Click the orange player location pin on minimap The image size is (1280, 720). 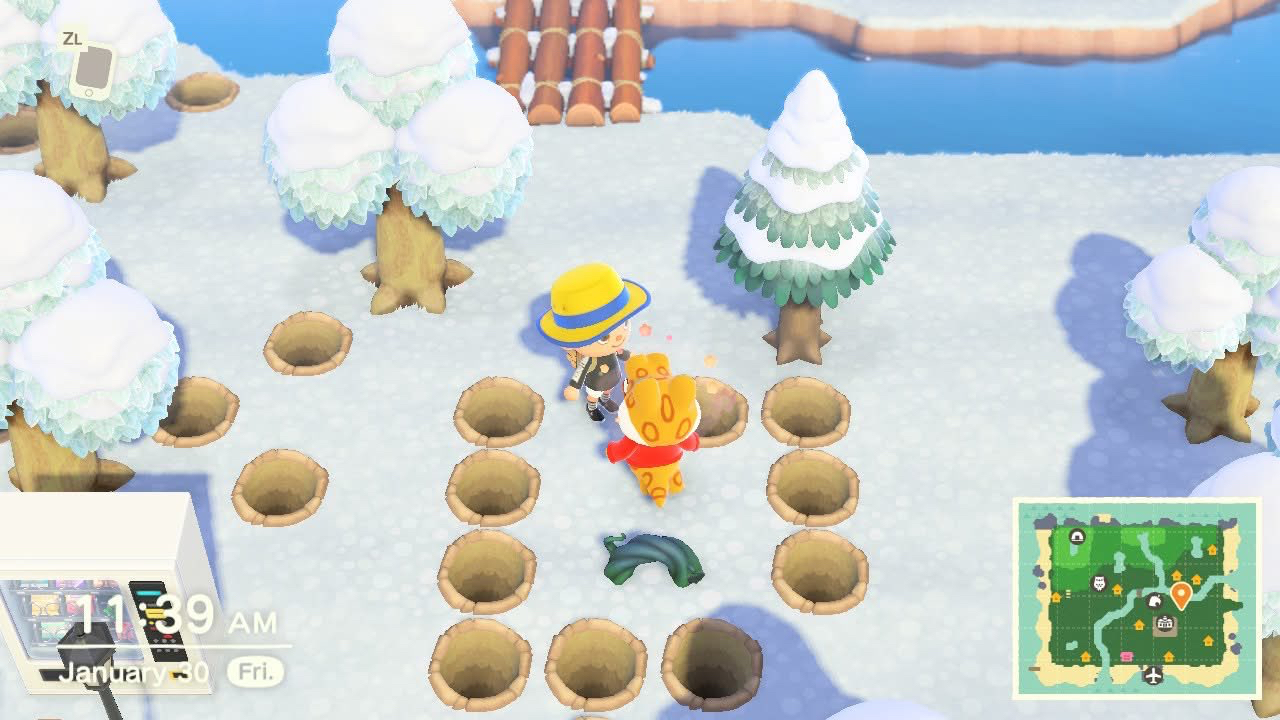coord(1180,595)
